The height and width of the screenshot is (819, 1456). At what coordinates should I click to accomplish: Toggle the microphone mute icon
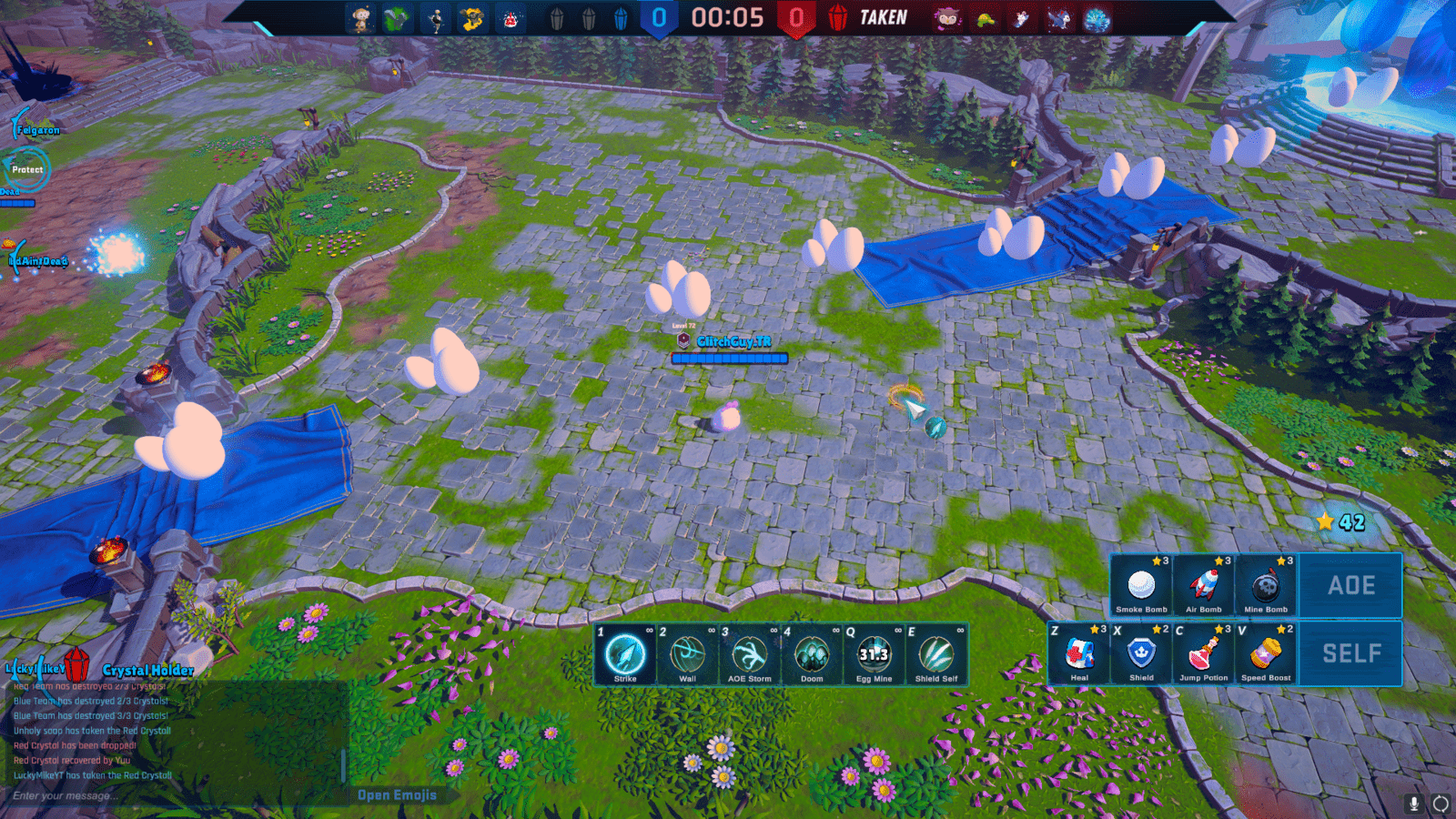1413,803
